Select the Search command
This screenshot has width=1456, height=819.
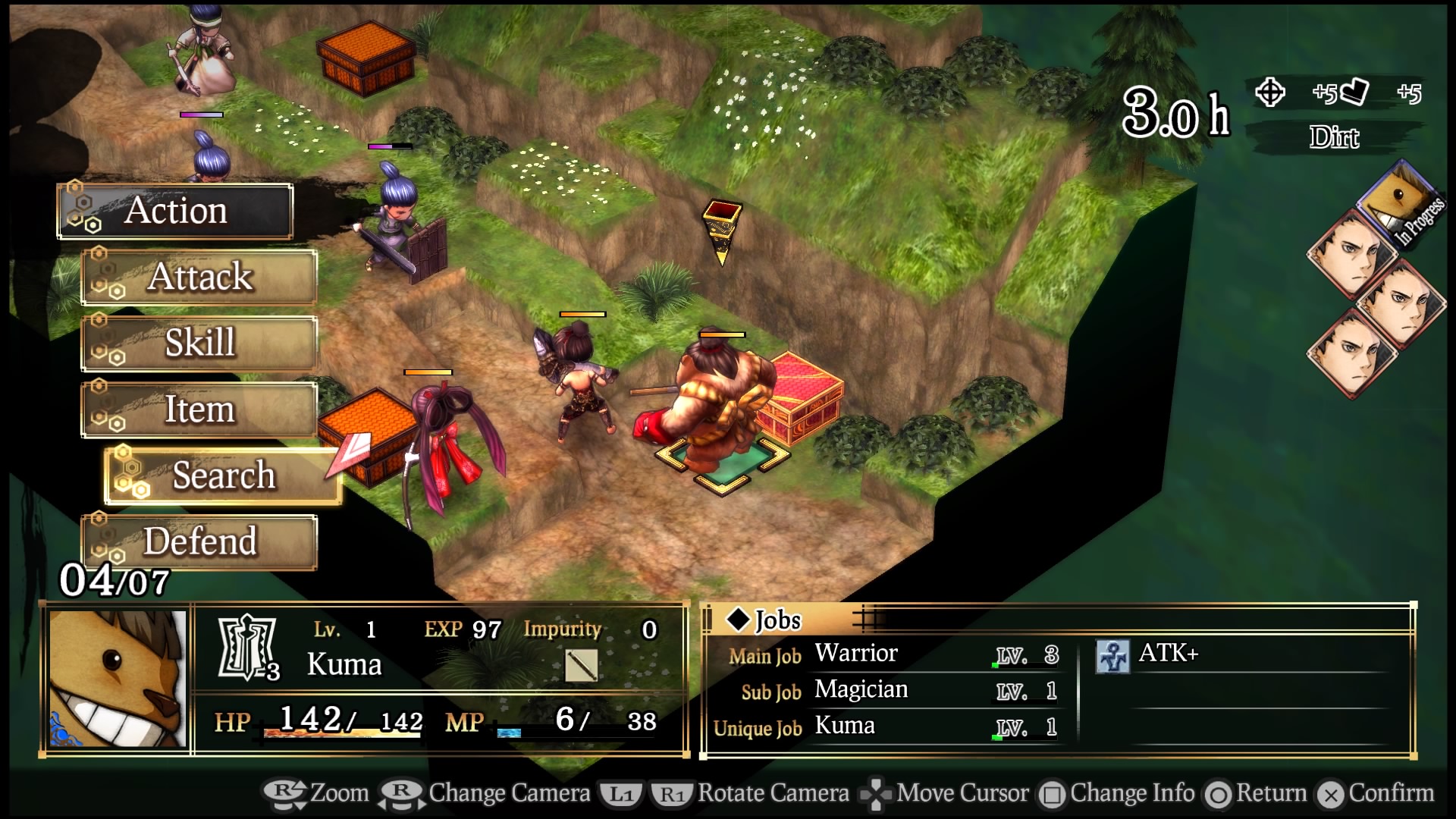click(x=223, y=475)
